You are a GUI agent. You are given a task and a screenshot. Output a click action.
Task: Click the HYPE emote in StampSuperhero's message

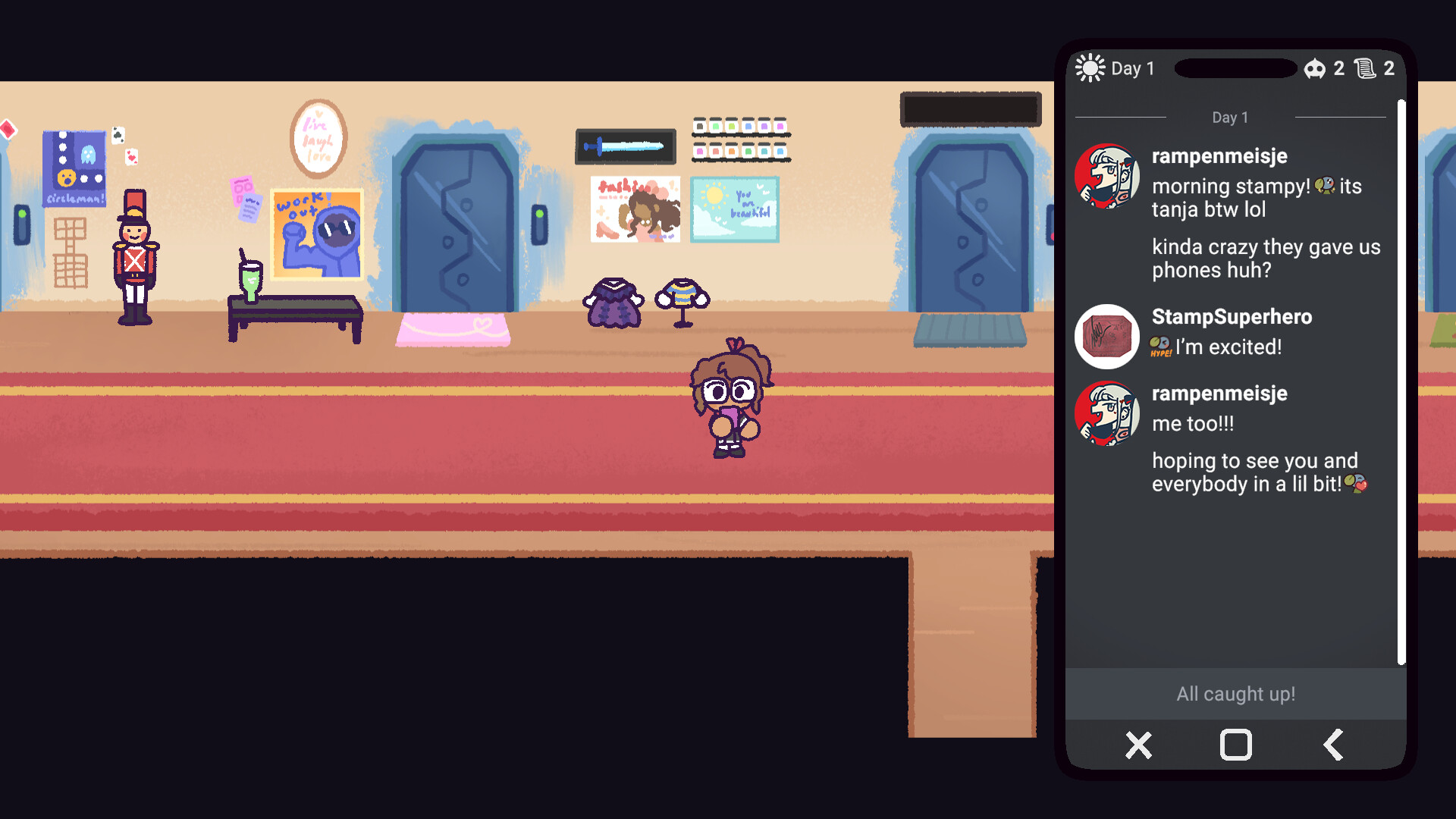click(1159, 347)
